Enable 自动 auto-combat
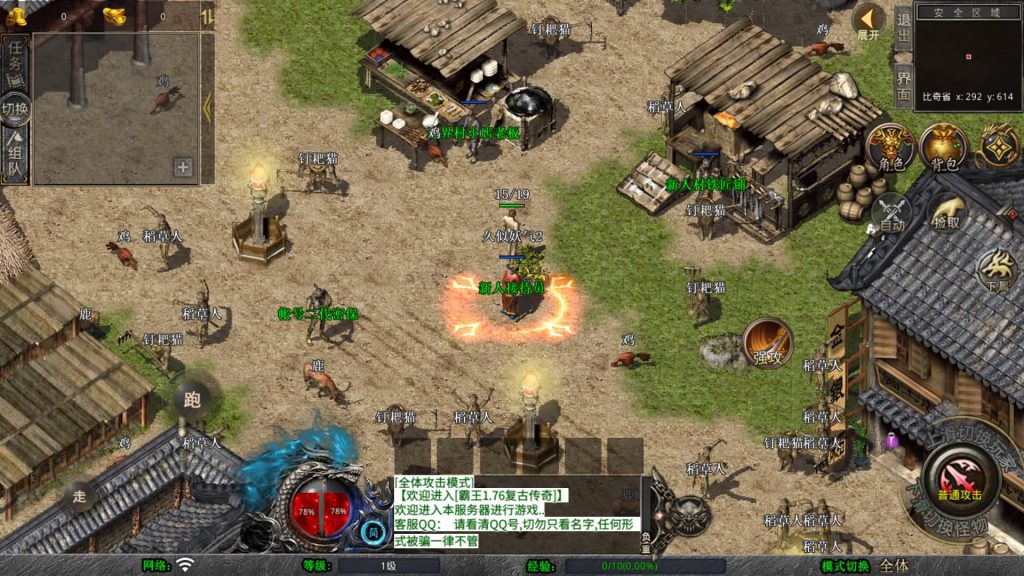 click(891, 213)
